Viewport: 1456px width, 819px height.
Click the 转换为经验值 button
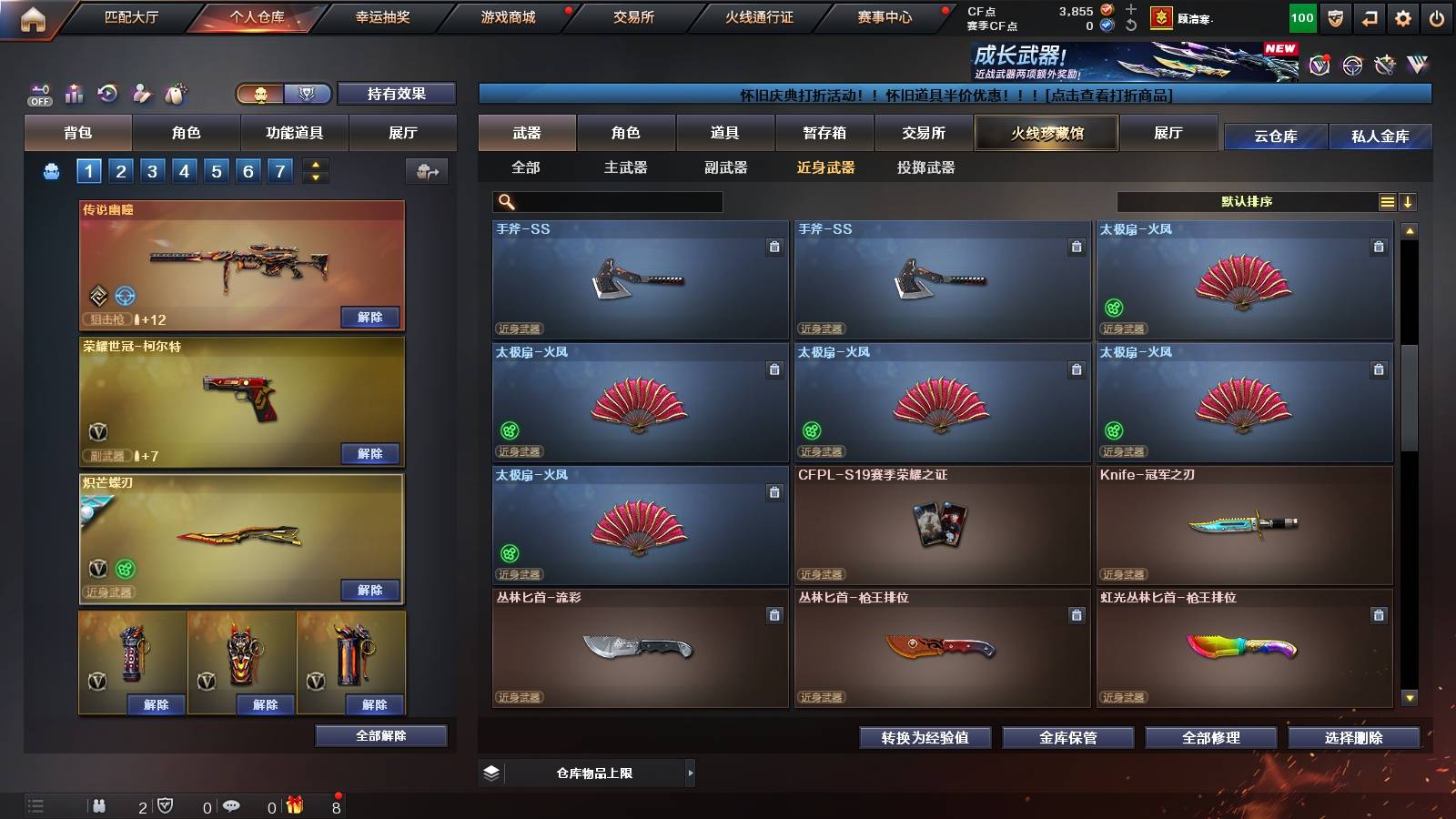(925, 738)
